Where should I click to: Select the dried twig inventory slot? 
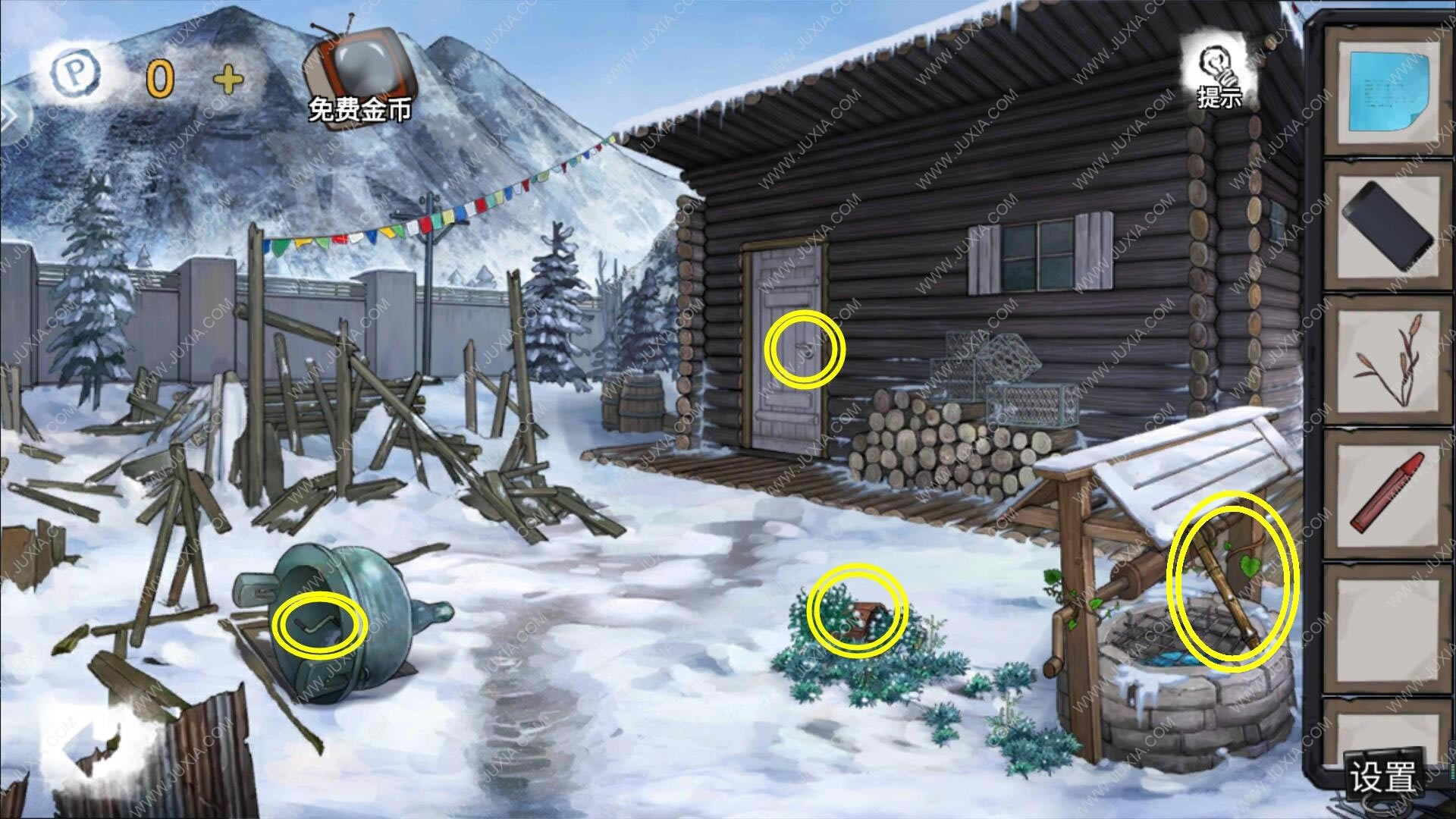pos(1385,356)
